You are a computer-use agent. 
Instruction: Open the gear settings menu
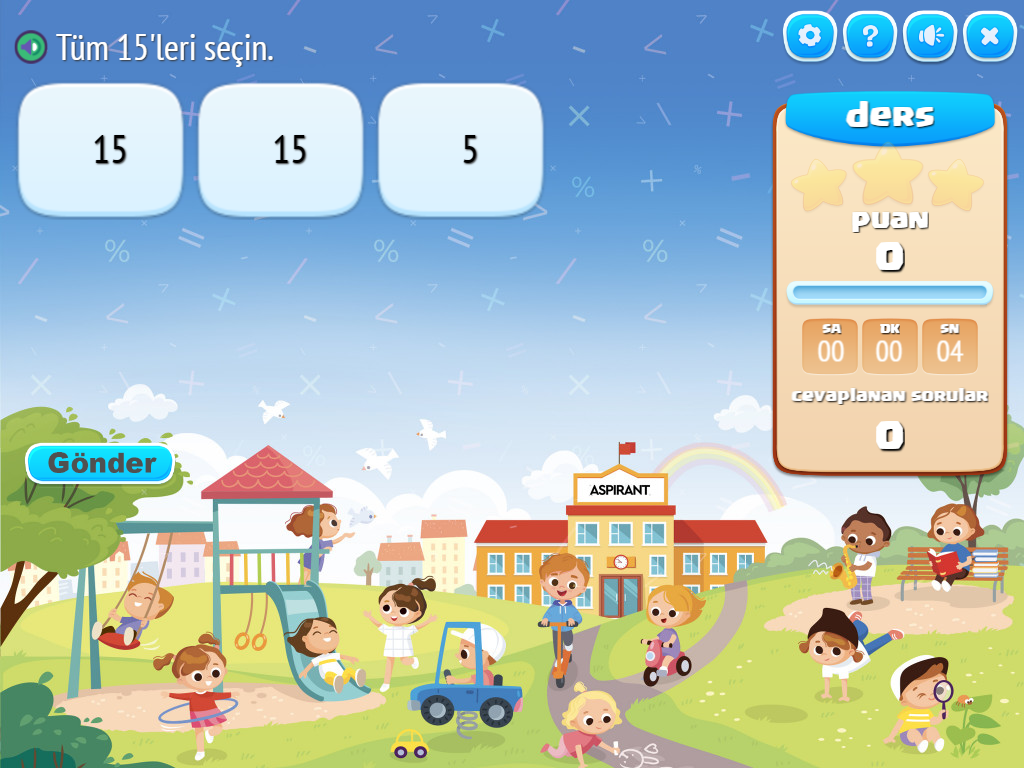pyautogui.click(x=809, y=37)
